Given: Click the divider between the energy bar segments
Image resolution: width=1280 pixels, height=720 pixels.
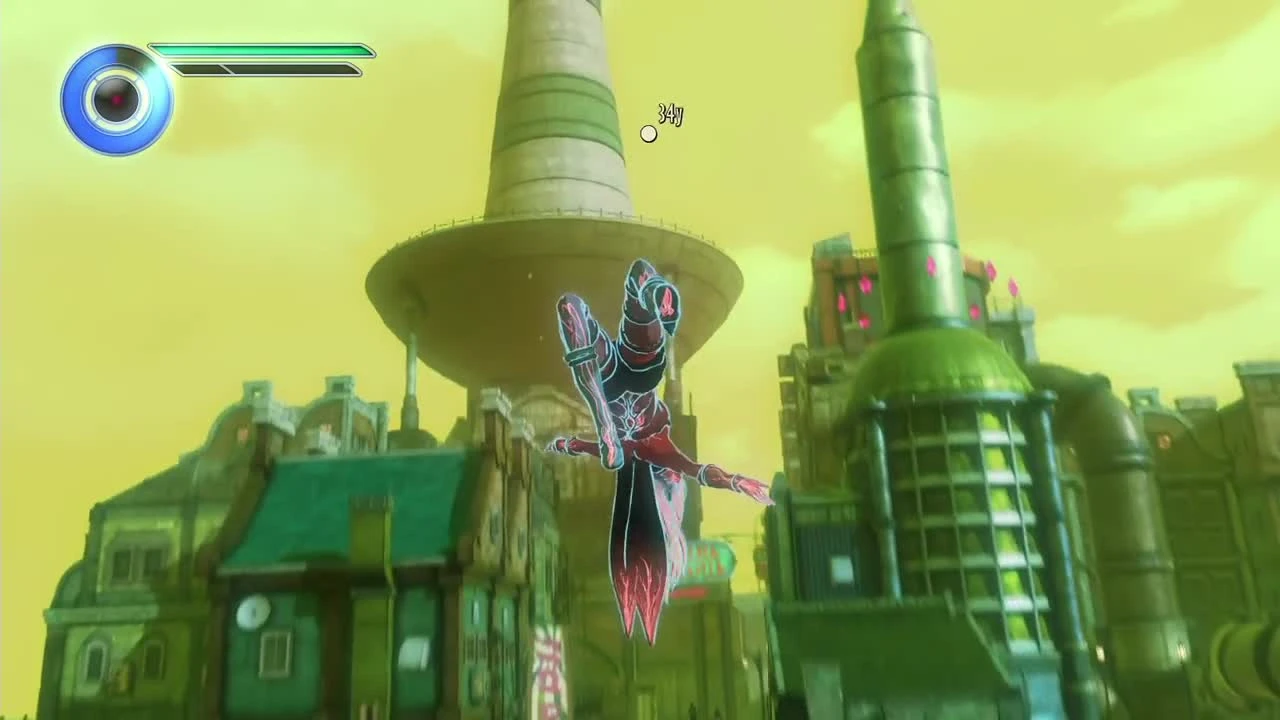Looking at the screenshot, I should [227, 68].
